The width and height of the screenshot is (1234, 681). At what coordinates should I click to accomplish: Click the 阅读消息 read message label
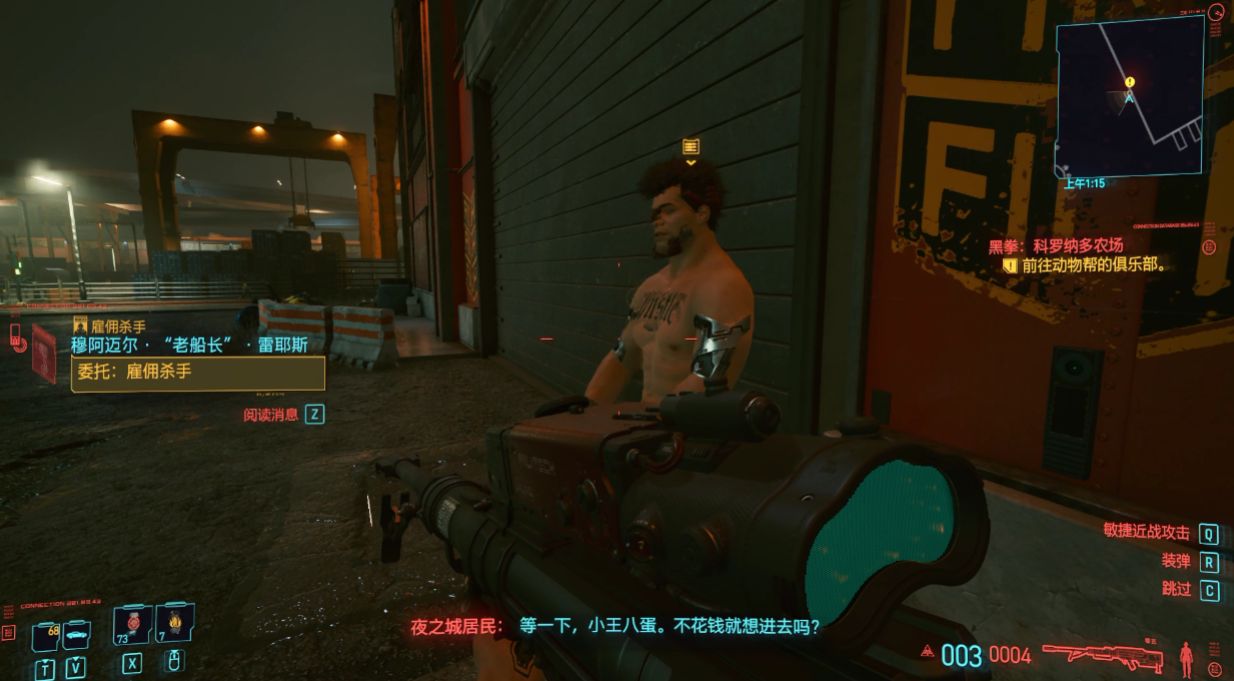[x=271, y=414]
